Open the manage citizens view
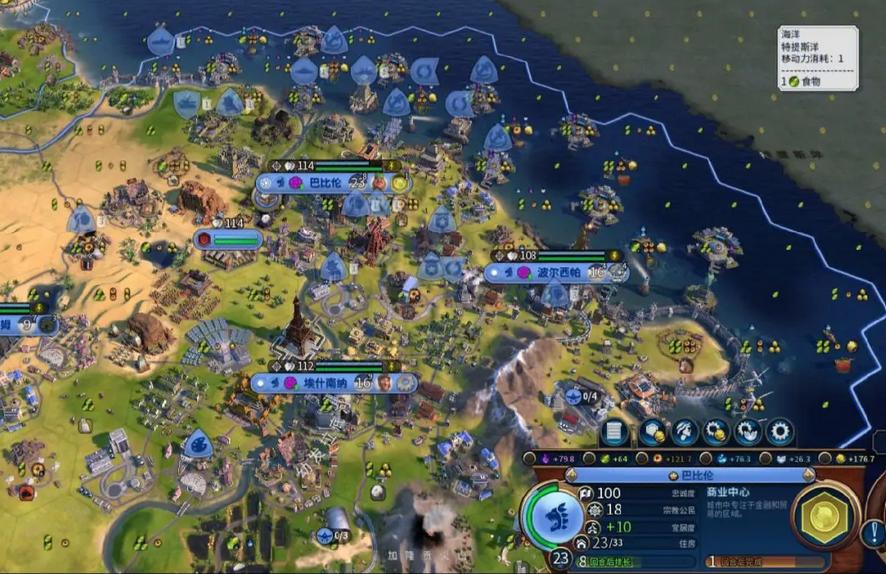 click(684, 432)
